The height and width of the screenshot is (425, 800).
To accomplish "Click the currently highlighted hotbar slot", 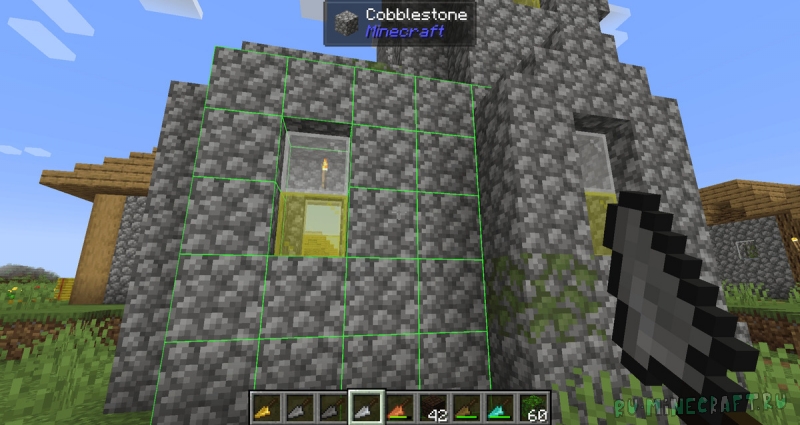I will click(365, 406).
